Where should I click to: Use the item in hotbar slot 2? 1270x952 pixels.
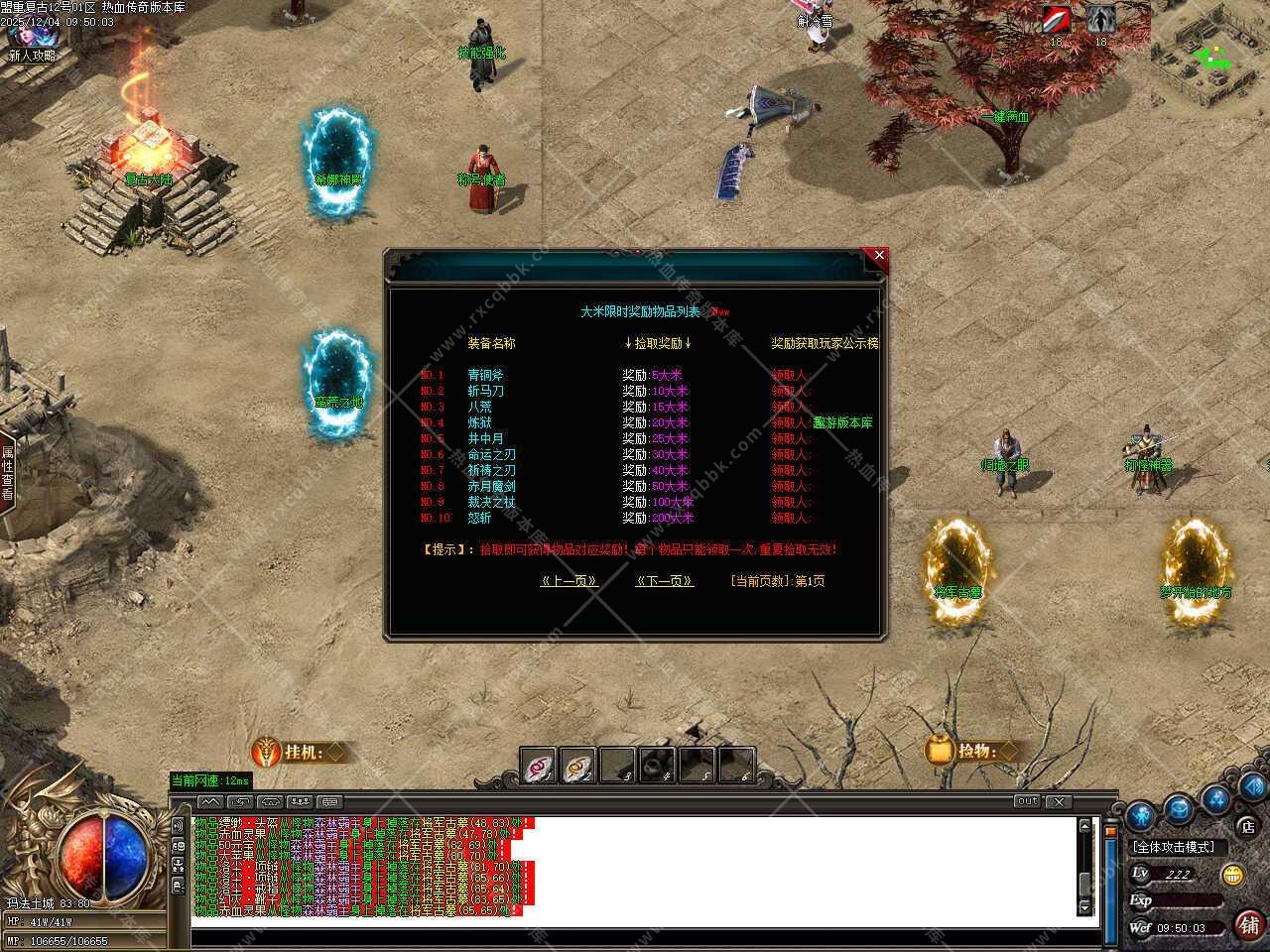coord(578,766)
